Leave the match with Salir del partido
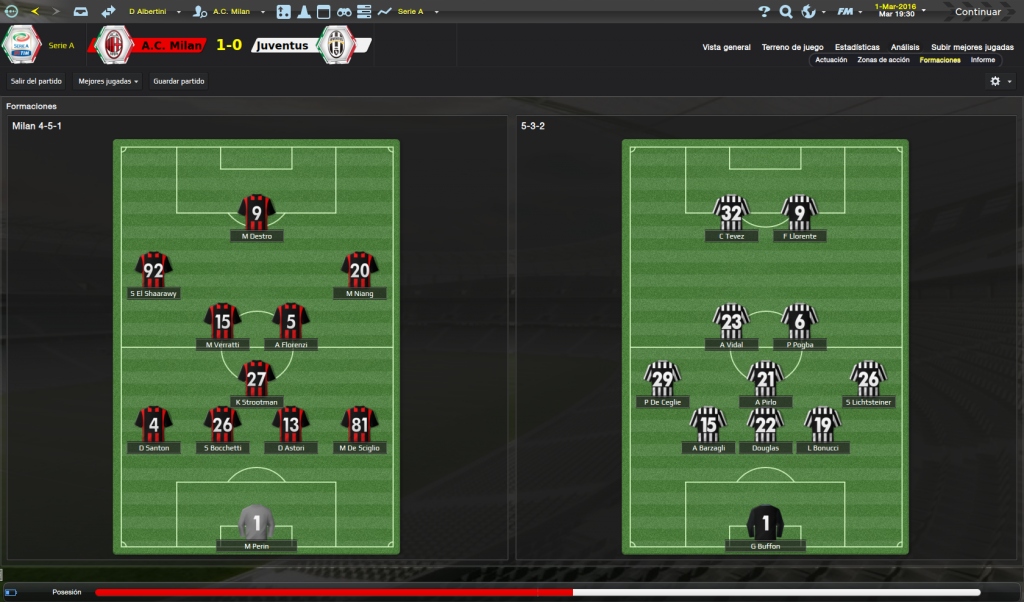 click(36, 81)
